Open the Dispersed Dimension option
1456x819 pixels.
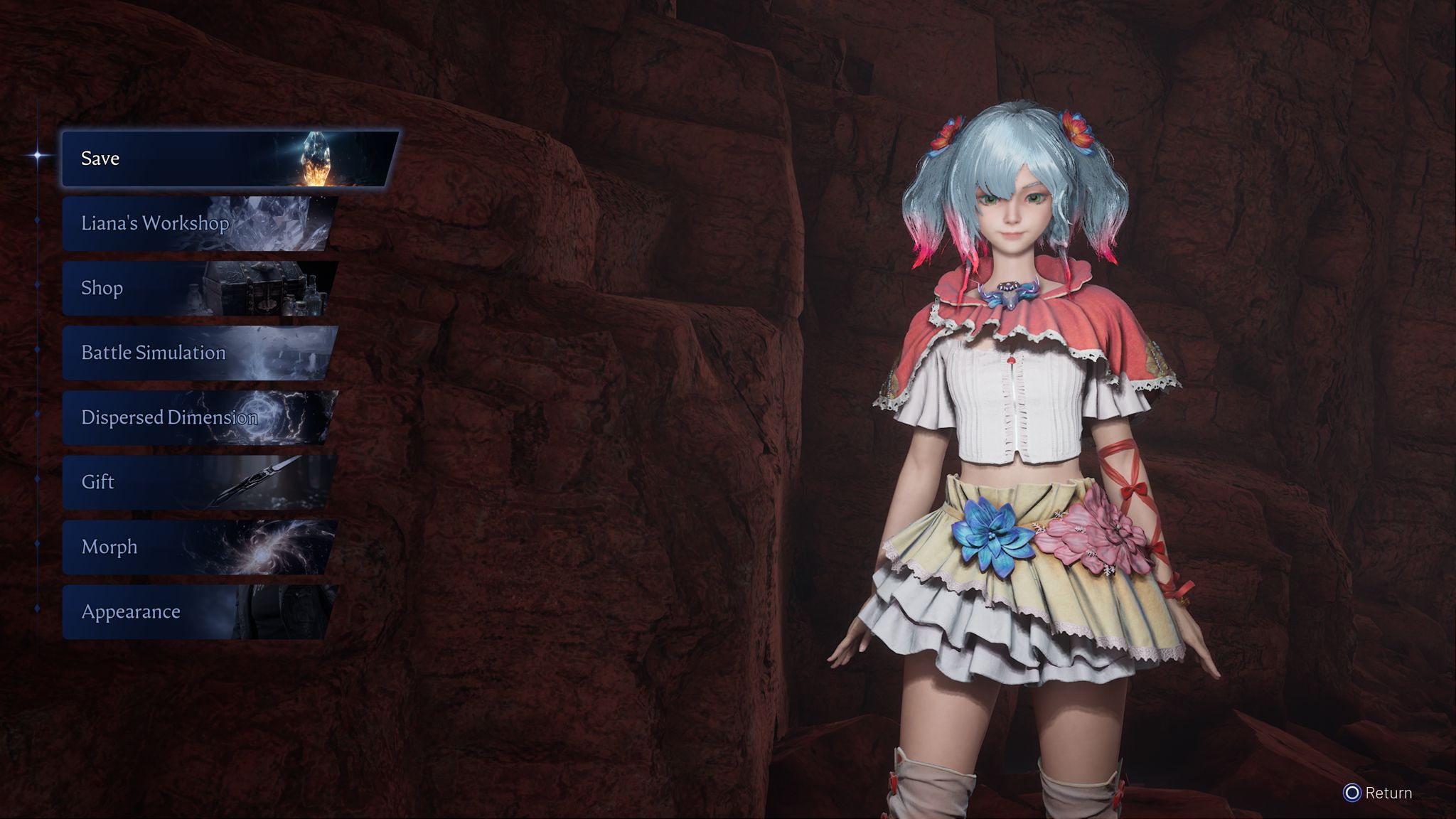(198, 417)
